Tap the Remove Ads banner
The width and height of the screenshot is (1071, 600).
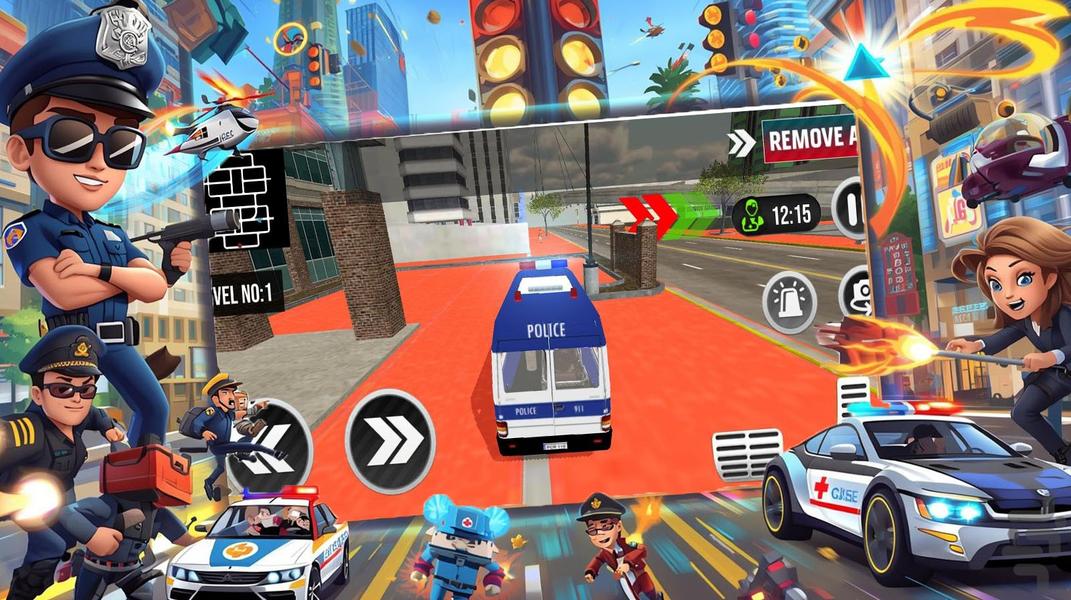pos(812,140)
